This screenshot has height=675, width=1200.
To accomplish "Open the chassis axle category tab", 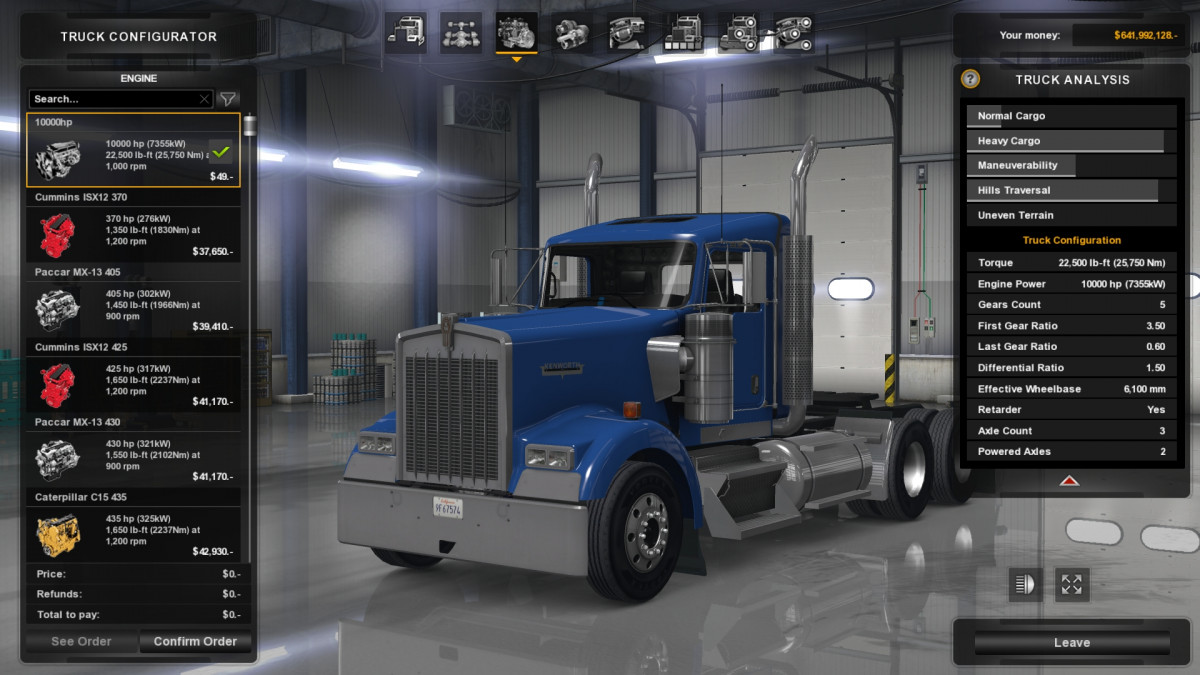I will (461, 32).
